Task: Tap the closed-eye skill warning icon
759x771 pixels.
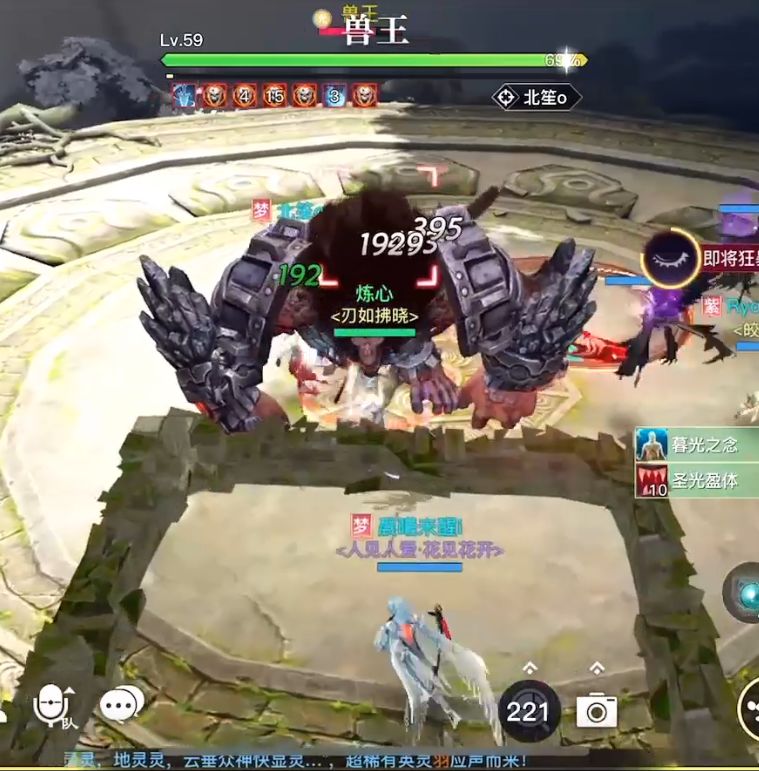Action: tap(670, 257)
